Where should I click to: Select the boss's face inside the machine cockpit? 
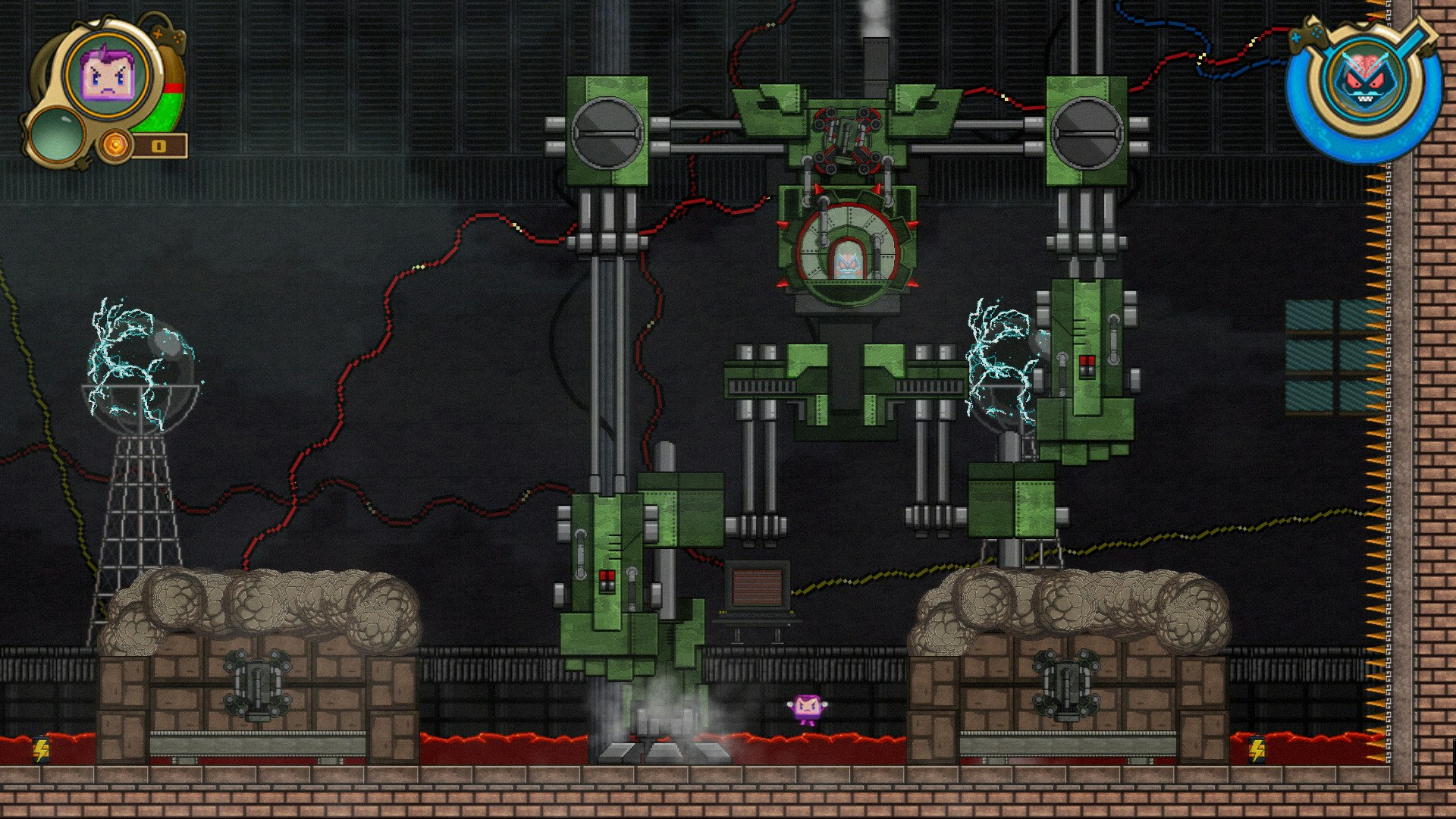(850, 265)
